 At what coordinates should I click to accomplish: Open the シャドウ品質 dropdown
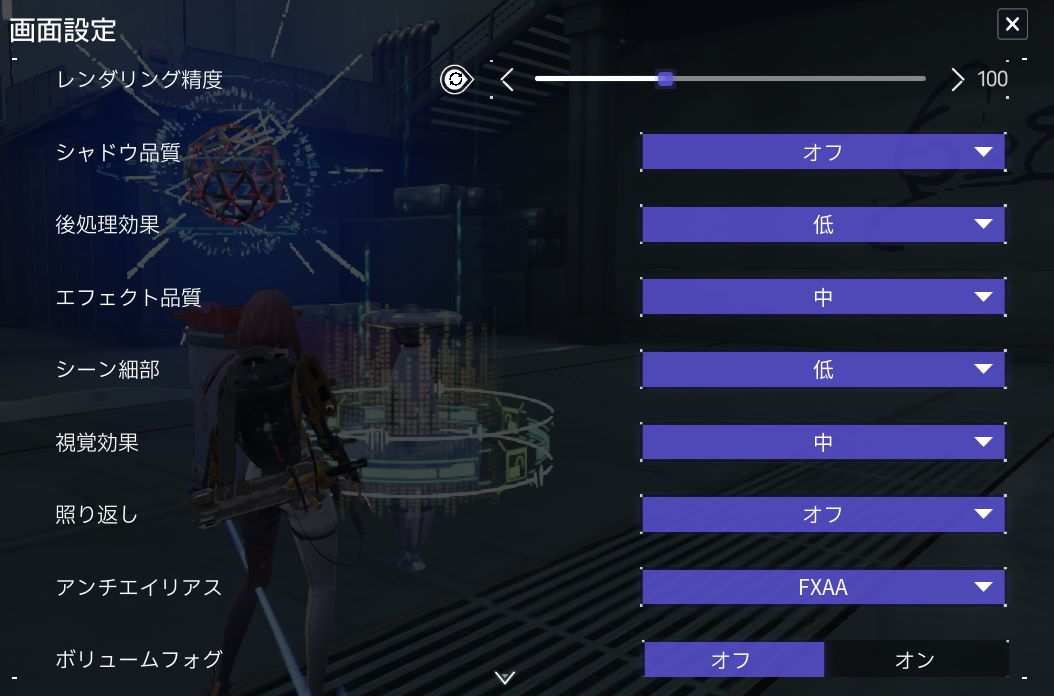coord(823,153)
